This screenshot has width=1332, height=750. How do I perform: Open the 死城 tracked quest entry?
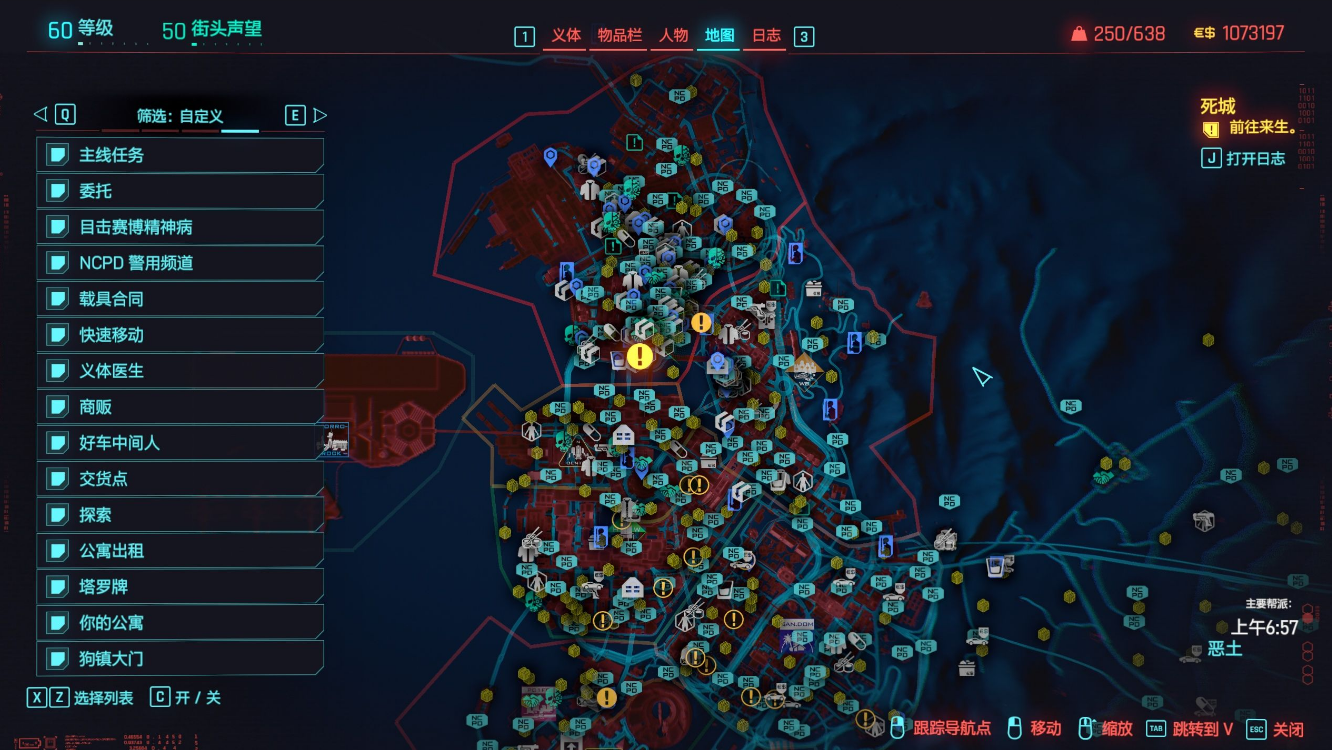1218,107
